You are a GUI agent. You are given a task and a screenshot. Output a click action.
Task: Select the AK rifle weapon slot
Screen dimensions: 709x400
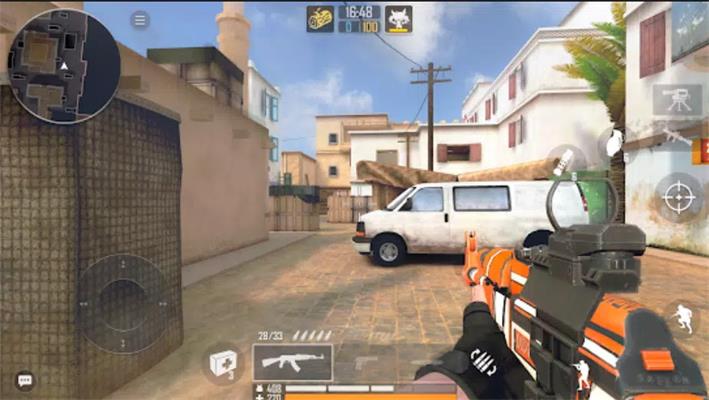(292, 362)
